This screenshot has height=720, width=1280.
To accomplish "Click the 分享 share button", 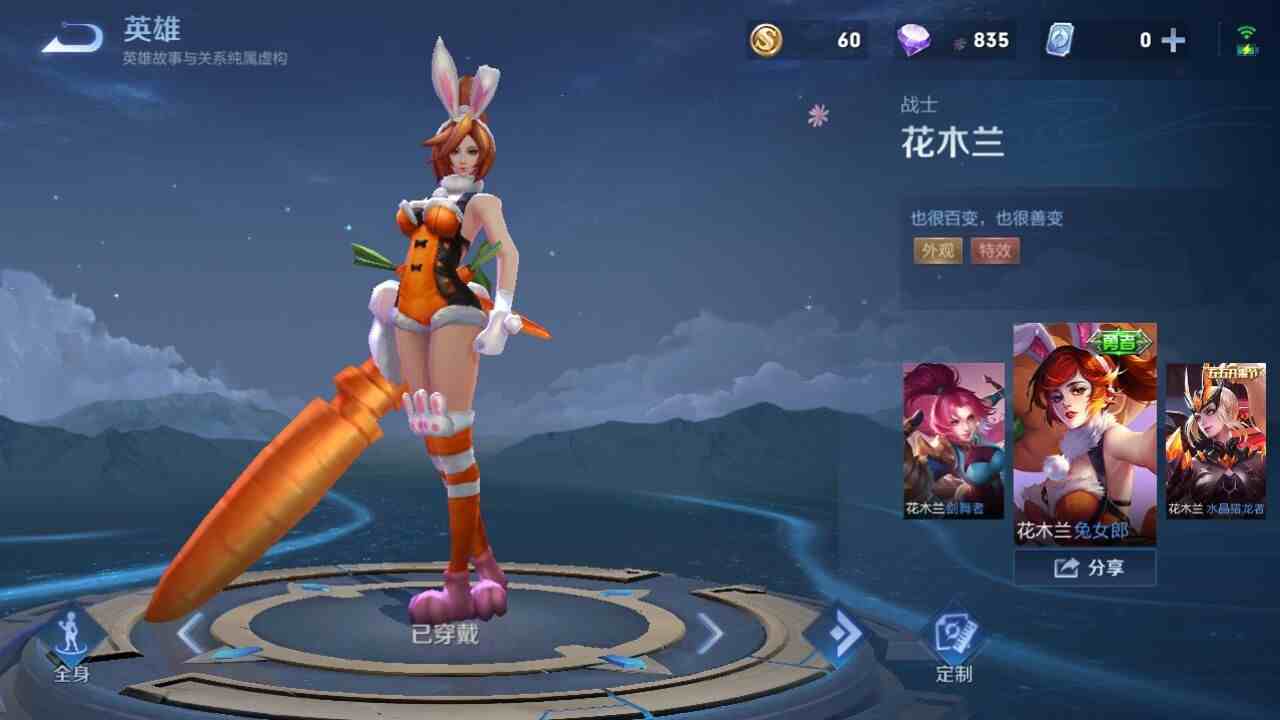I will pyautogui.click(x=1086, y=567).
